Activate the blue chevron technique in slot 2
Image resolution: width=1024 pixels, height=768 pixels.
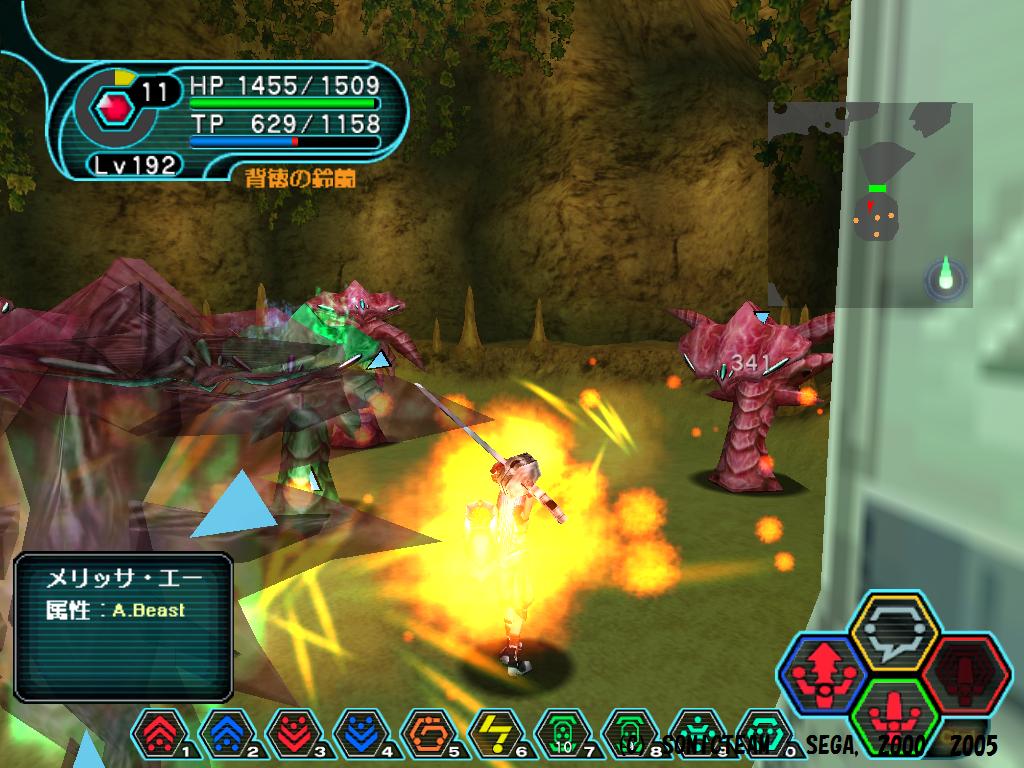coord(228,735)
